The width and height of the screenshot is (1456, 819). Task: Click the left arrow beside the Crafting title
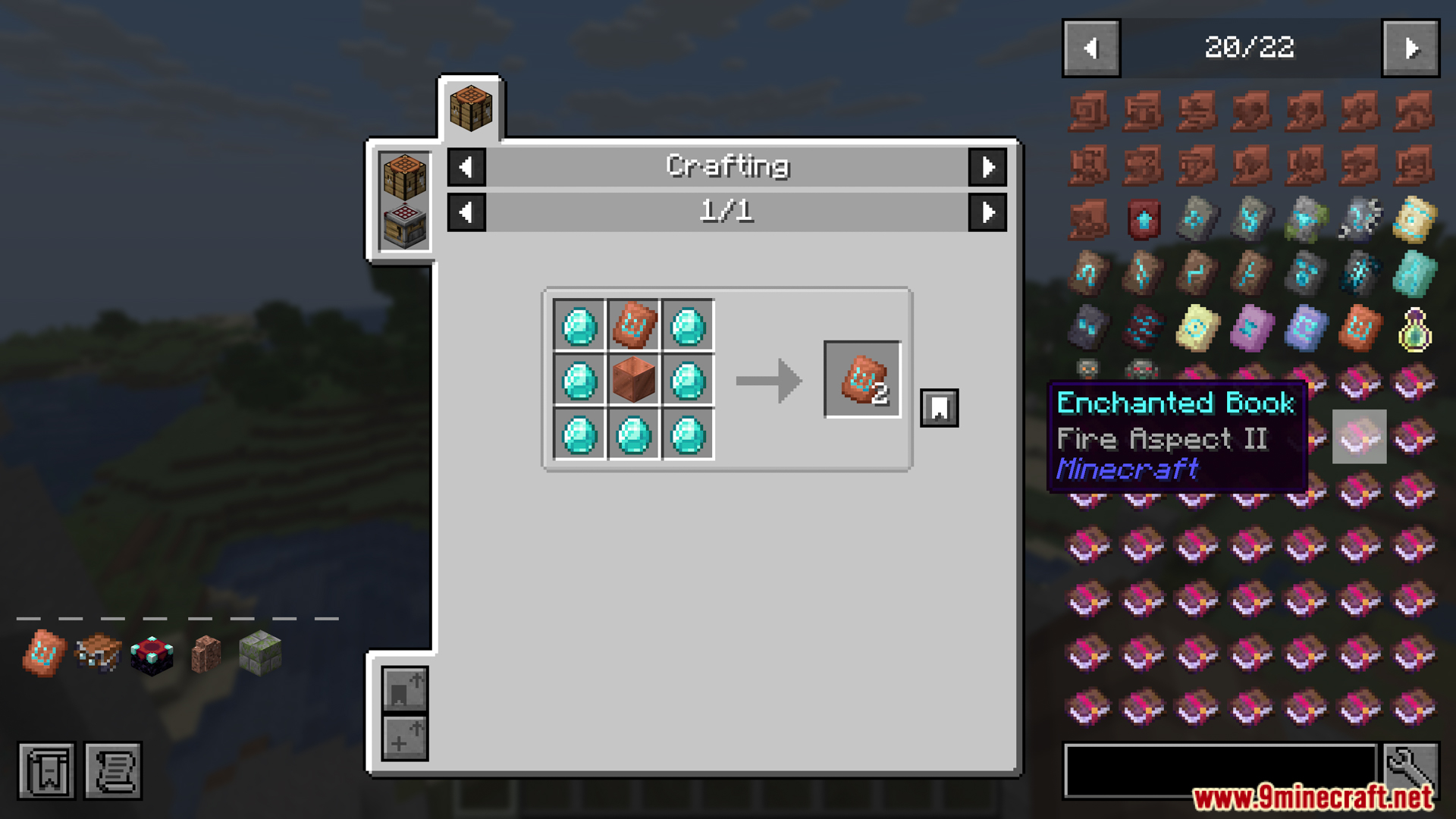tap(466, 168)
